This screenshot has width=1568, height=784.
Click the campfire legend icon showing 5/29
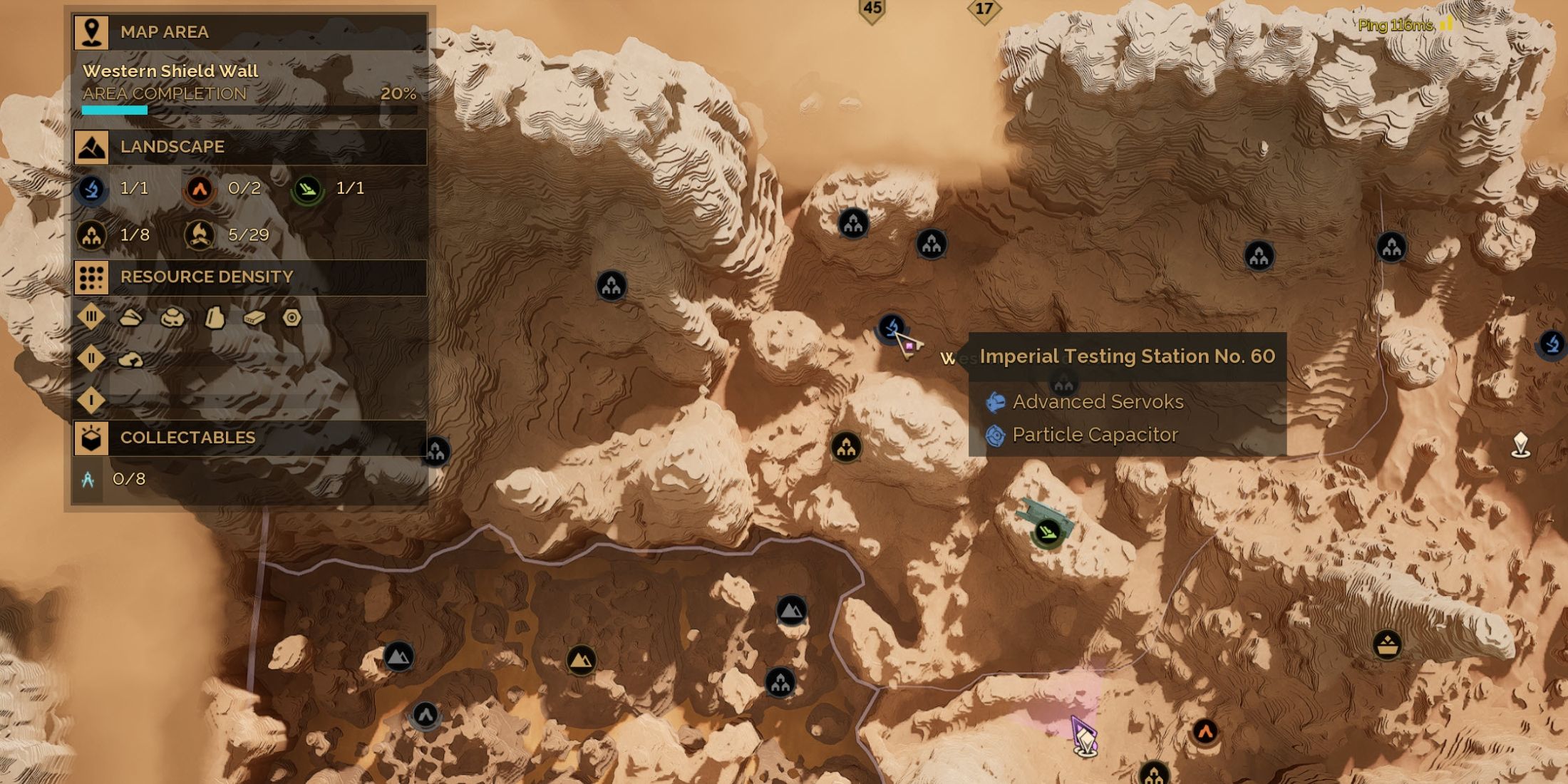(200, 235)
